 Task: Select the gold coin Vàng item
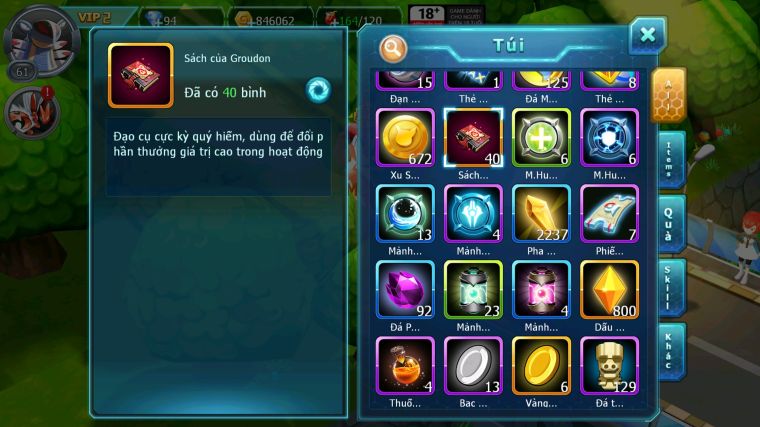[541, 365]
